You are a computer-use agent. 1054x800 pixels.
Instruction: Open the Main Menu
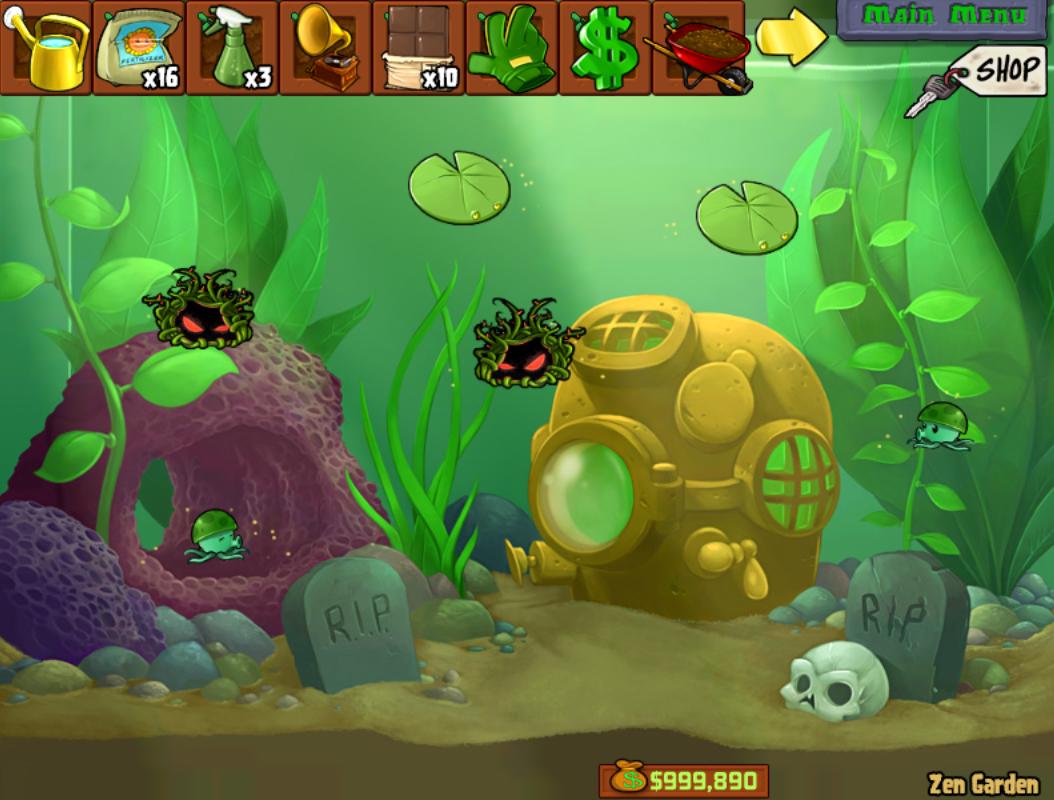[944, 17]
